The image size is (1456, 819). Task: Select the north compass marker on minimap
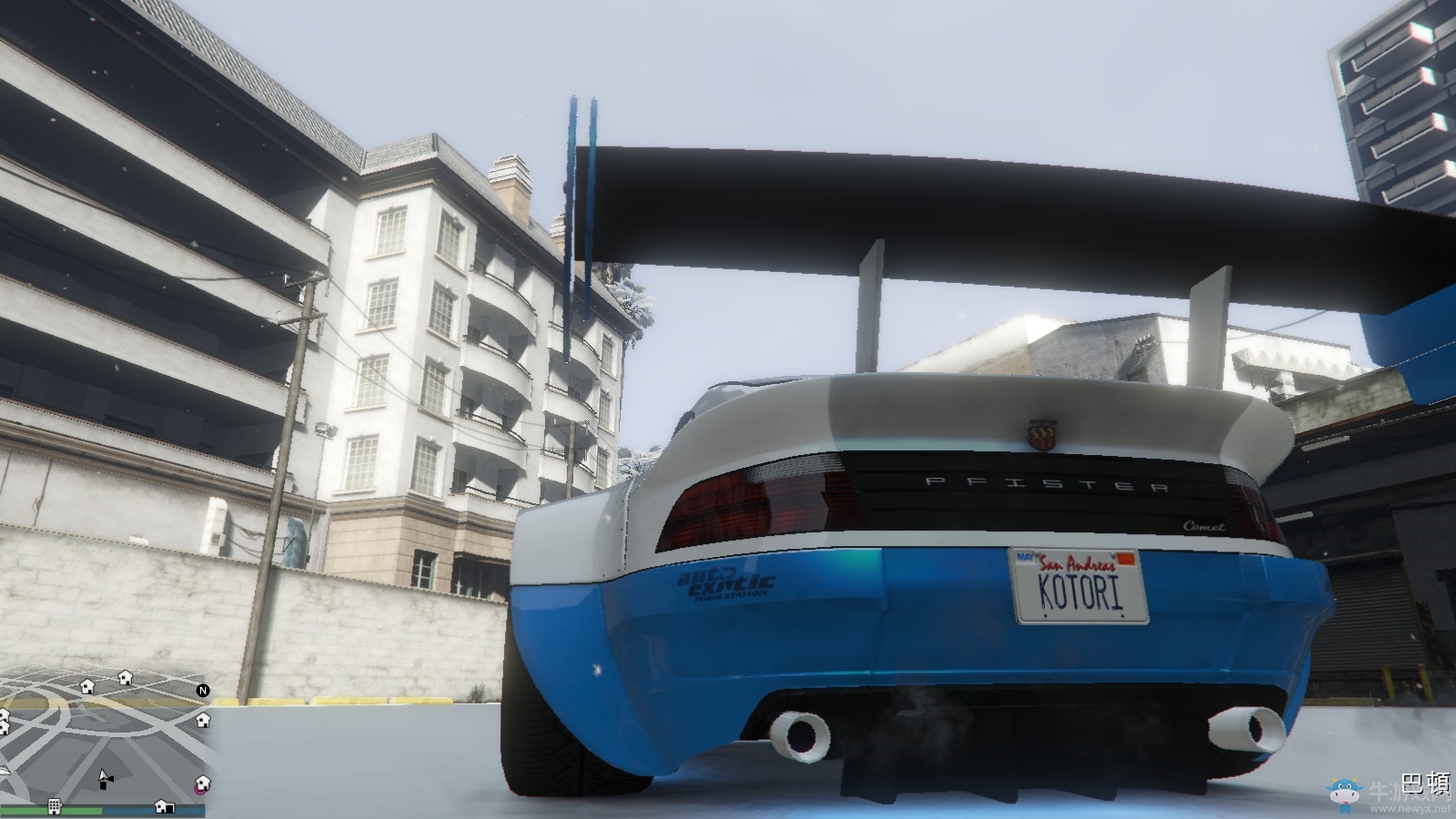coord(203,691)
